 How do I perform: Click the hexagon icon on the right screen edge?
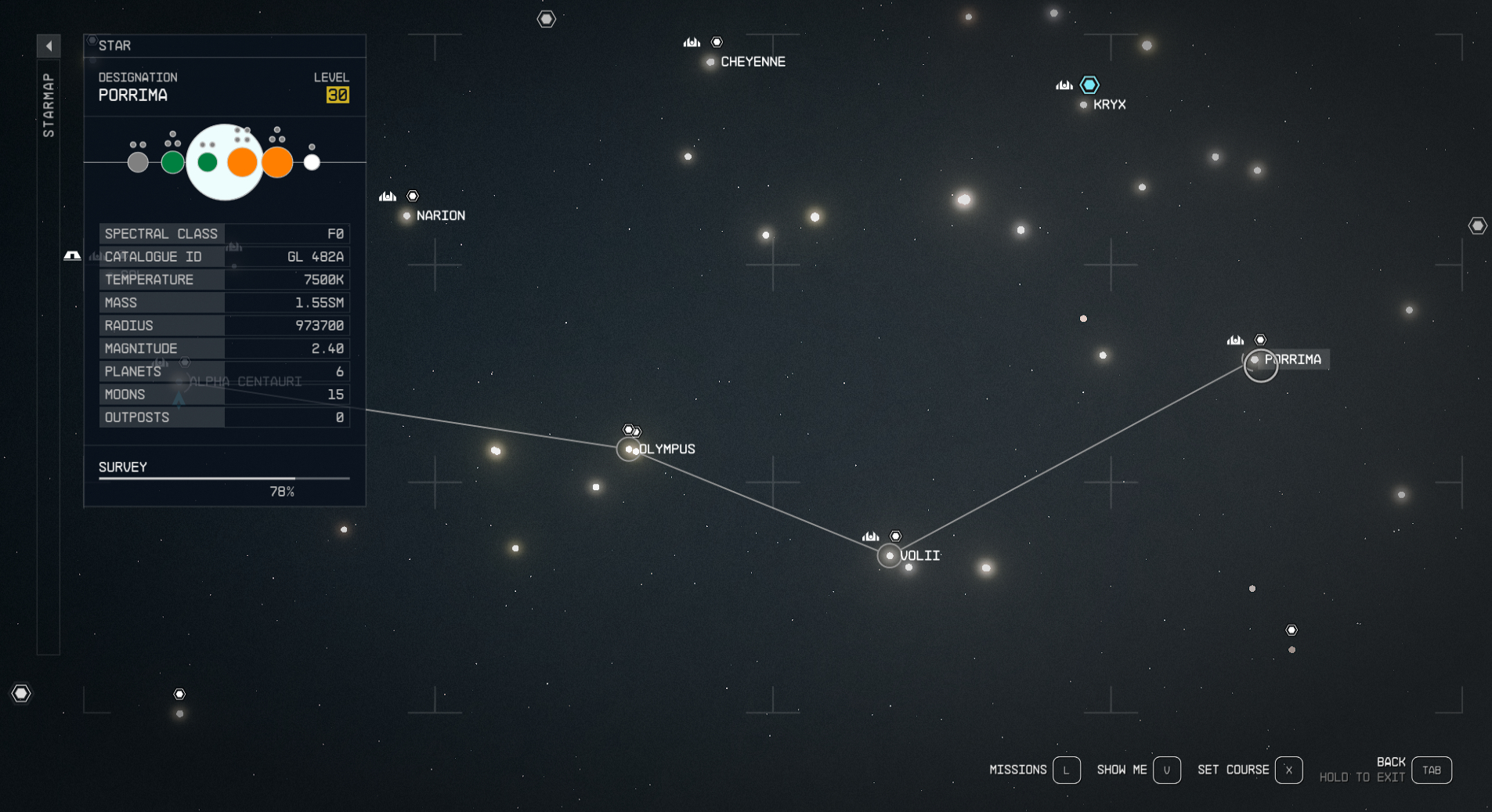point(1478,226)
